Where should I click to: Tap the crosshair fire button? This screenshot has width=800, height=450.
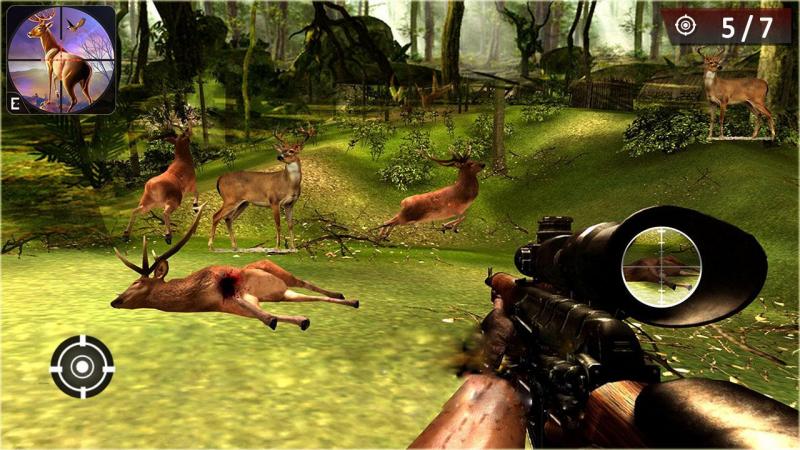click(x=82, y=367)
